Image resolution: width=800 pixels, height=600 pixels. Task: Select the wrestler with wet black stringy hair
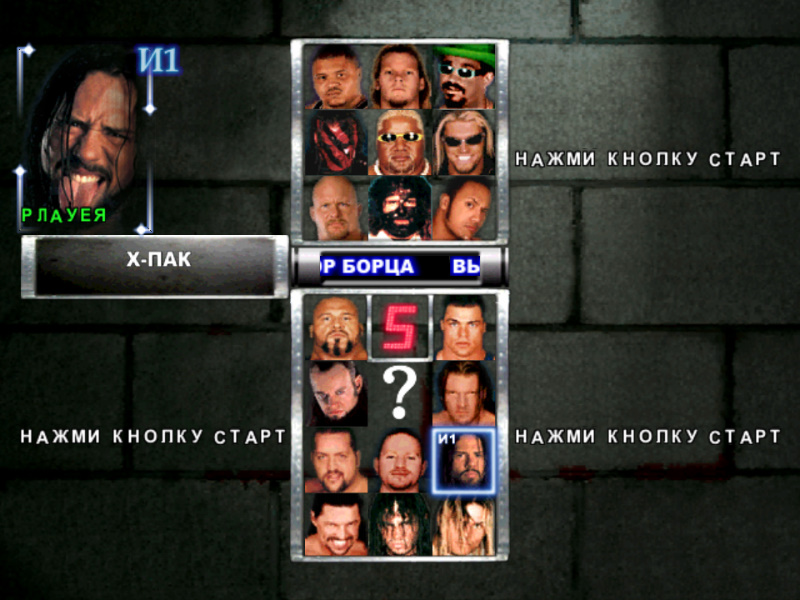coord(399,525)
